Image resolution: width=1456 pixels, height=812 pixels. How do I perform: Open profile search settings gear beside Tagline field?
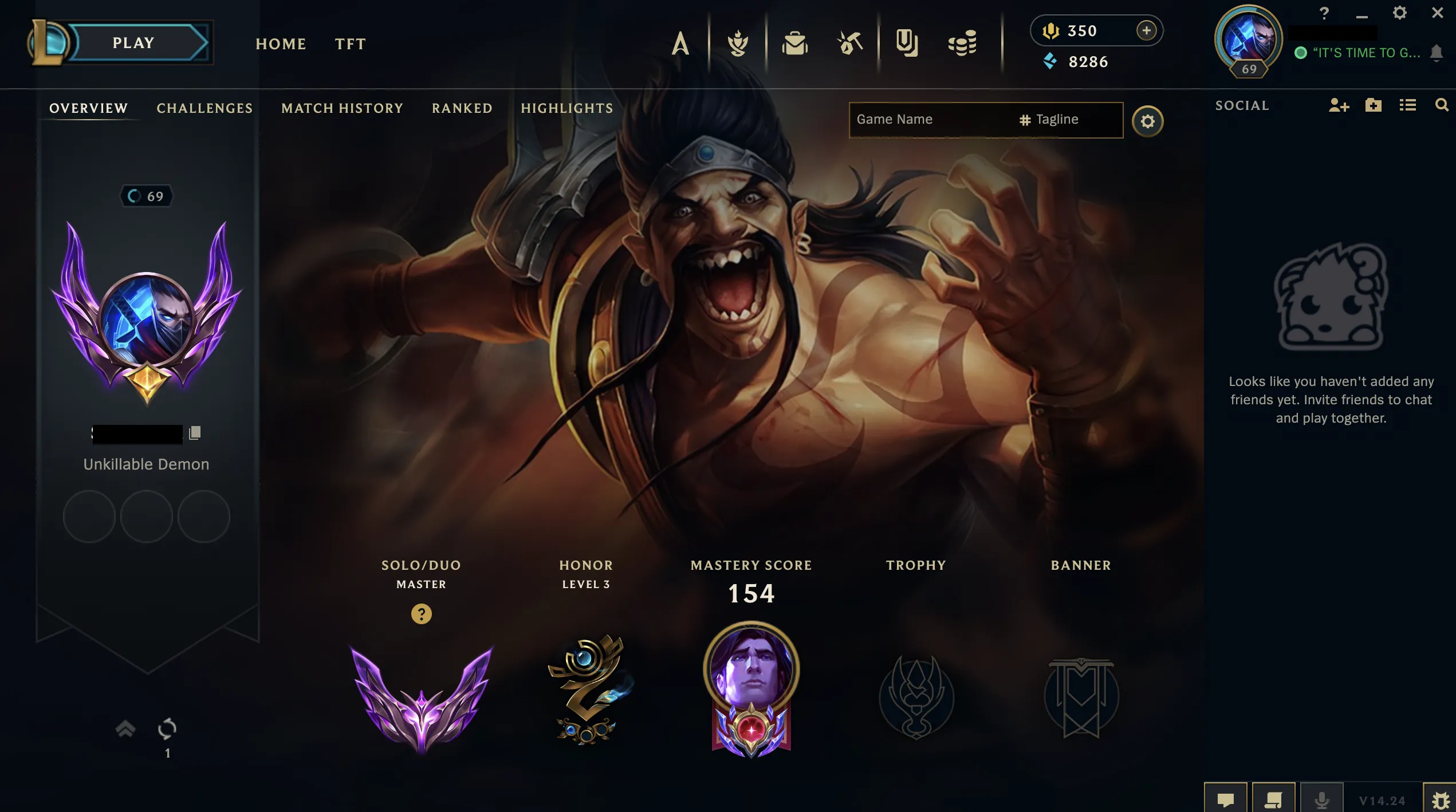click(x=1147, y=121)
